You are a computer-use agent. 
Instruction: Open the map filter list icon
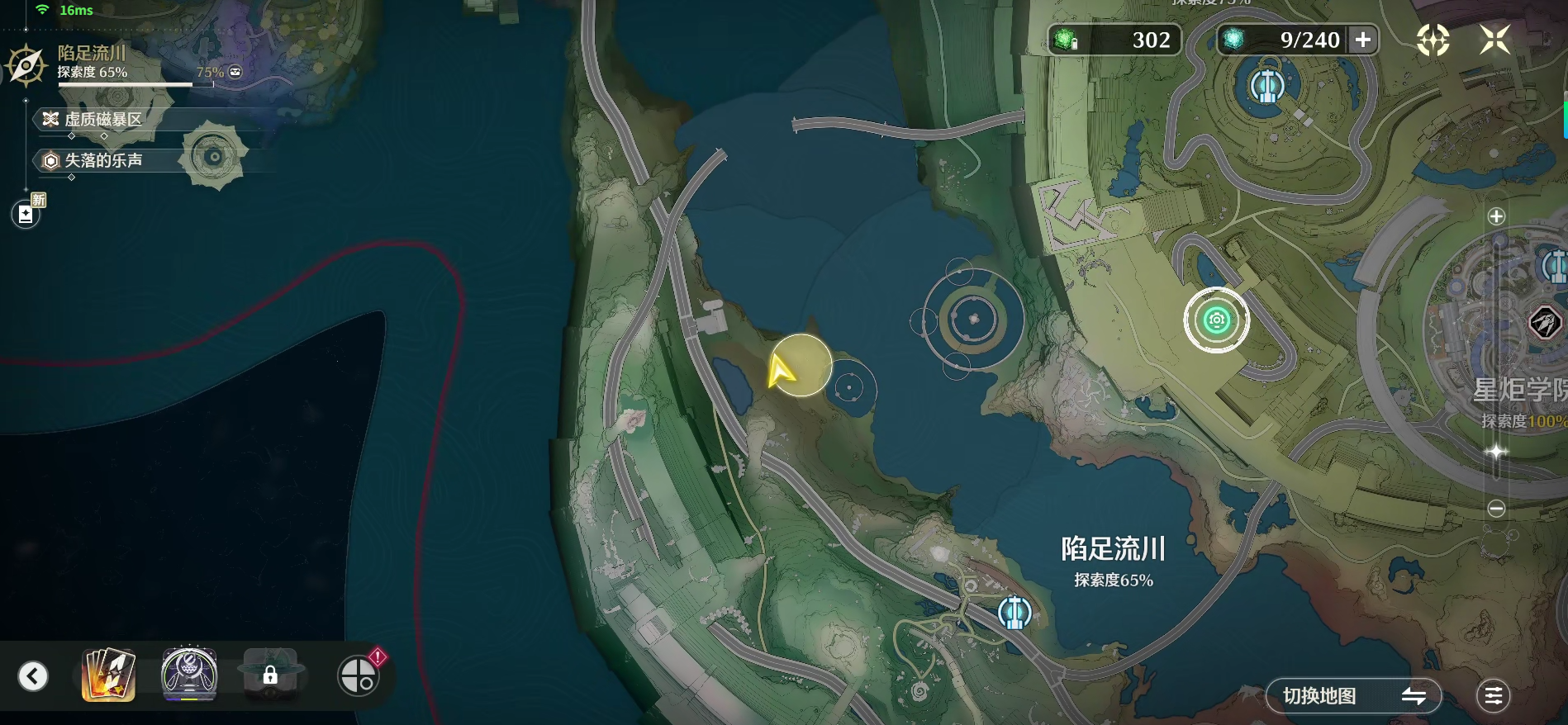(1493, 696)
